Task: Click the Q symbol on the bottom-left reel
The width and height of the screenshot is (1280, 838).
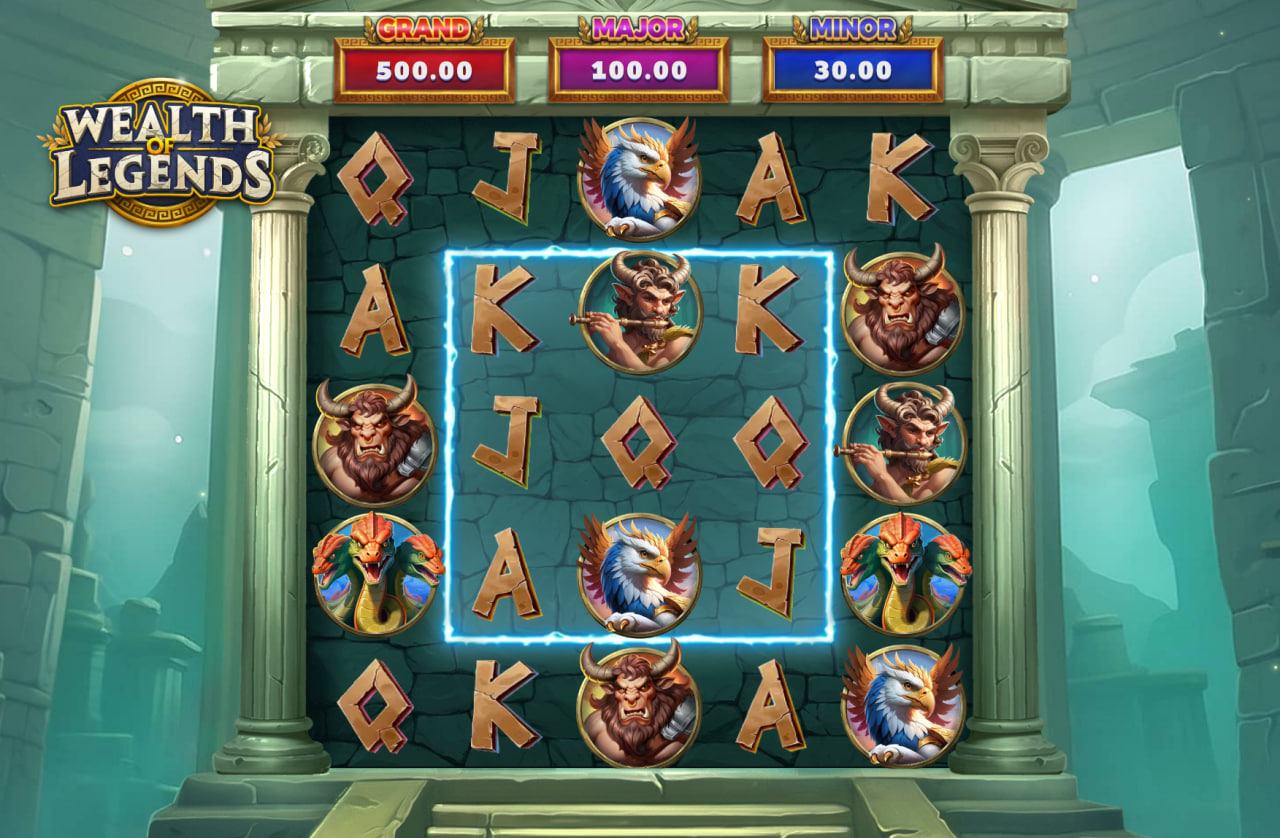Action: (x=375, y=705)
